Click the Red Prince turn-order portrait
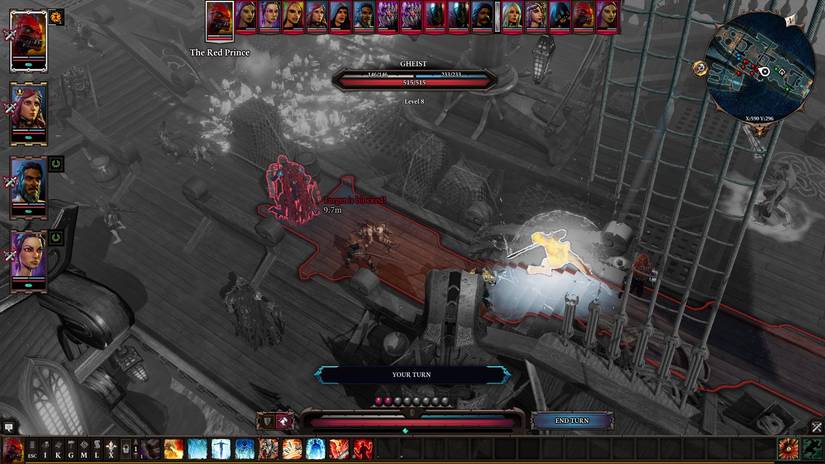 [220, 18]
